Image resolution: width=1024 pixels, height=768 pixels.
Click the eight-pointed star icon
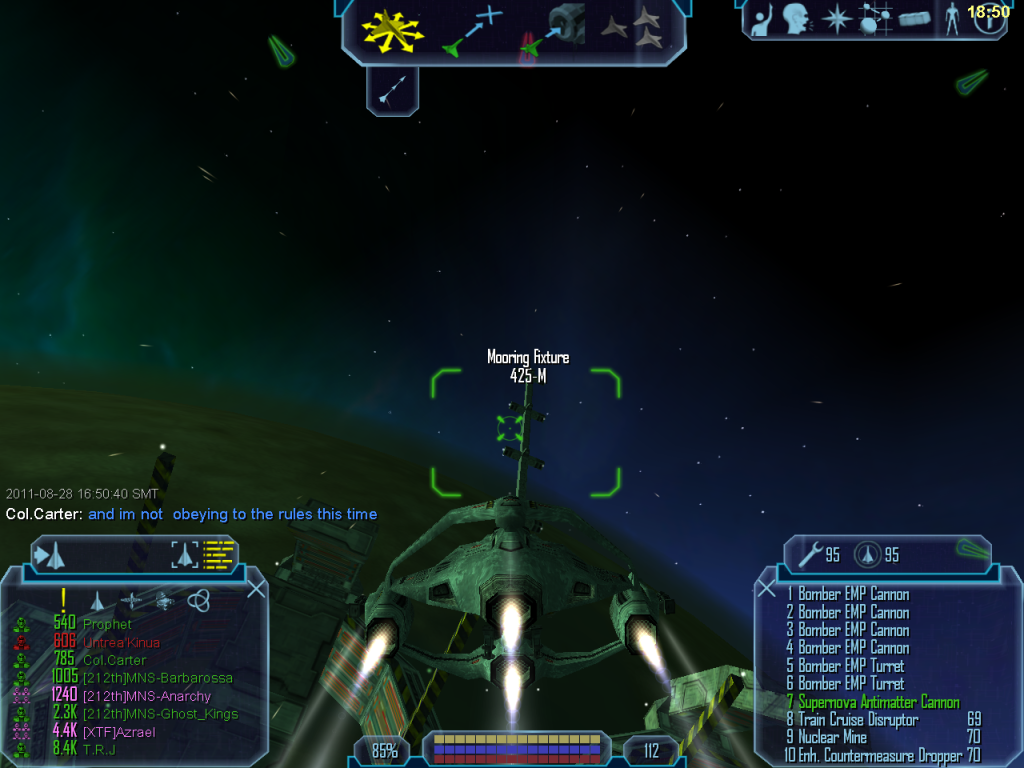click(835, 20)
